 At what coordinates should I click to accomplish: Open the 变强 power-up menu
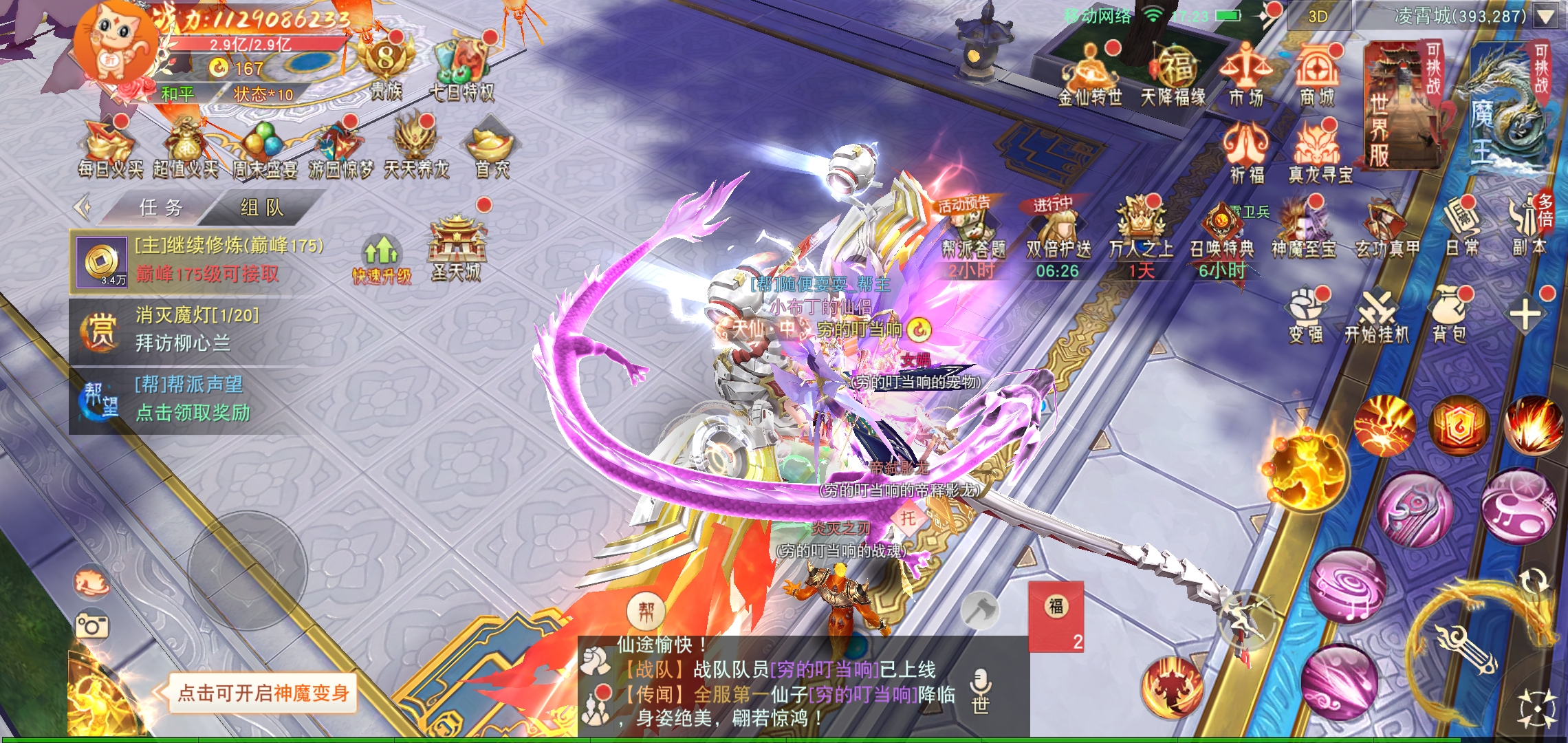(x=1306, y=316)
